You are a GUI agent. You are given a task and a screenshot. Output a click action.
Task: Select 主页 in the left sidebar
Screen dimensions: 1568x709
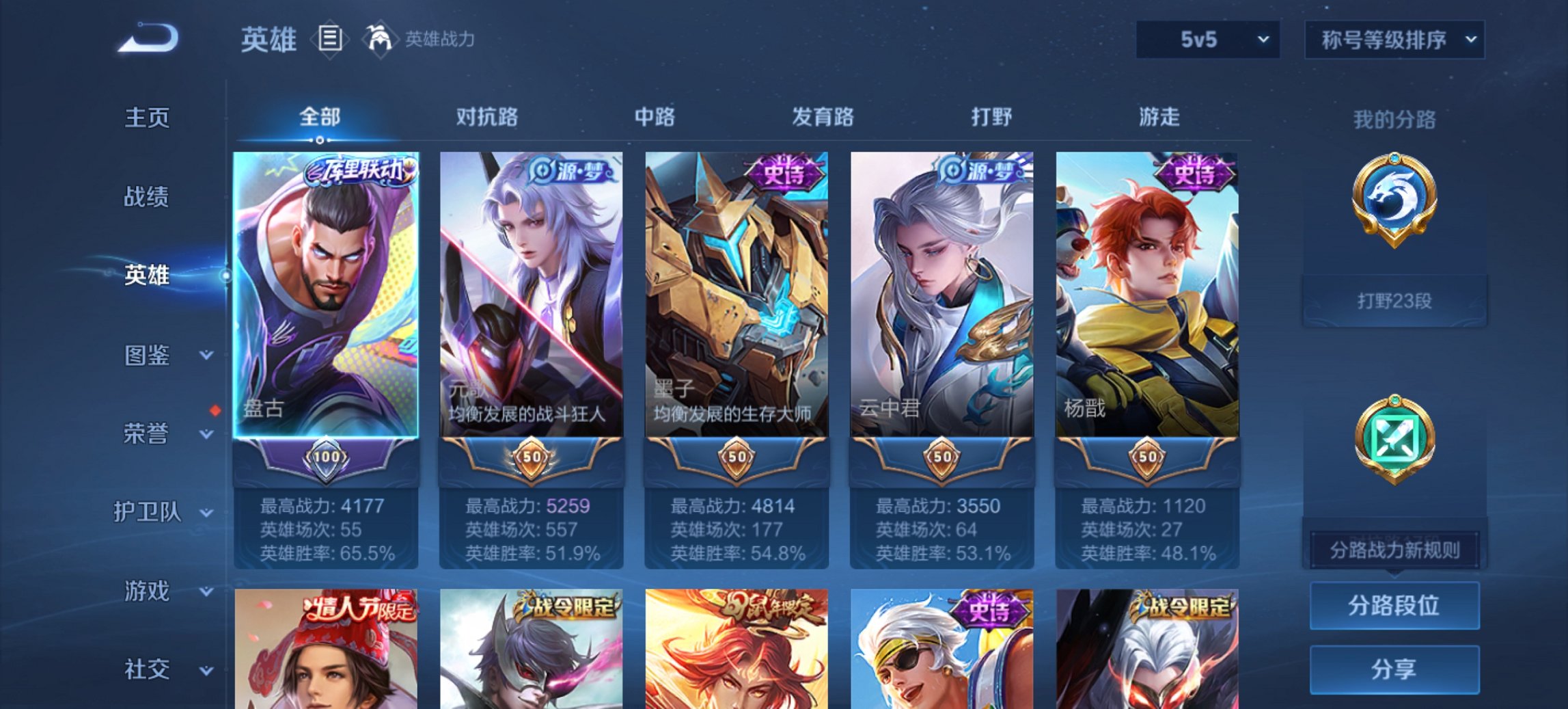(x=147, y=118)
